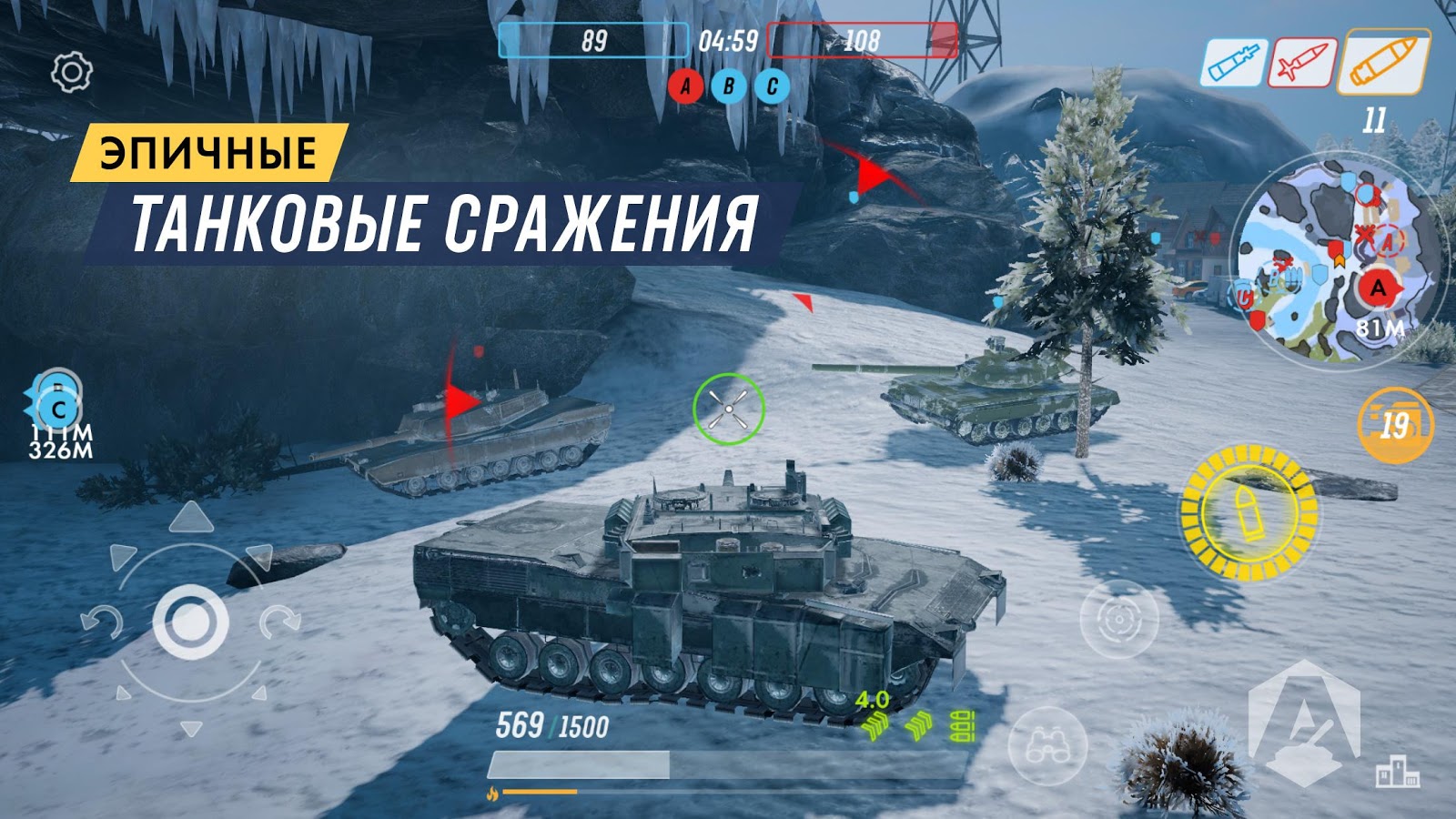This screenshot has height=819, width=1456.
Task: Activate the binoculars sniper mode
Action: click(1051, 747)
